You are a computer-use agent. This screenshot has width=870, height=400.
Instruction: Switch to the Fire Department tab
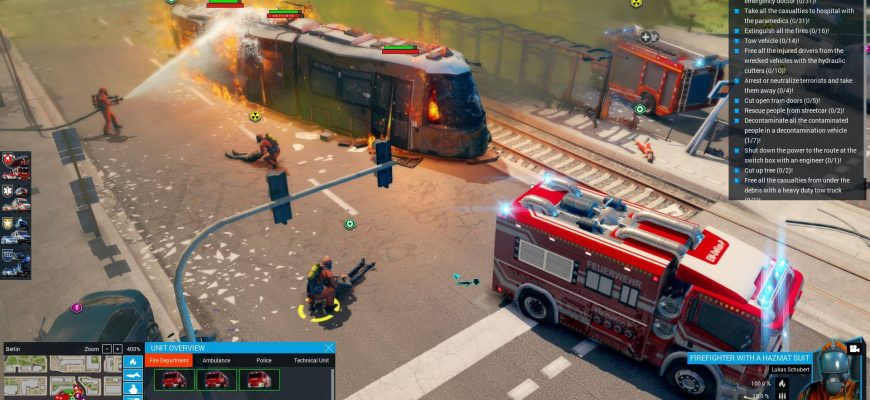(x=169, y=360)
